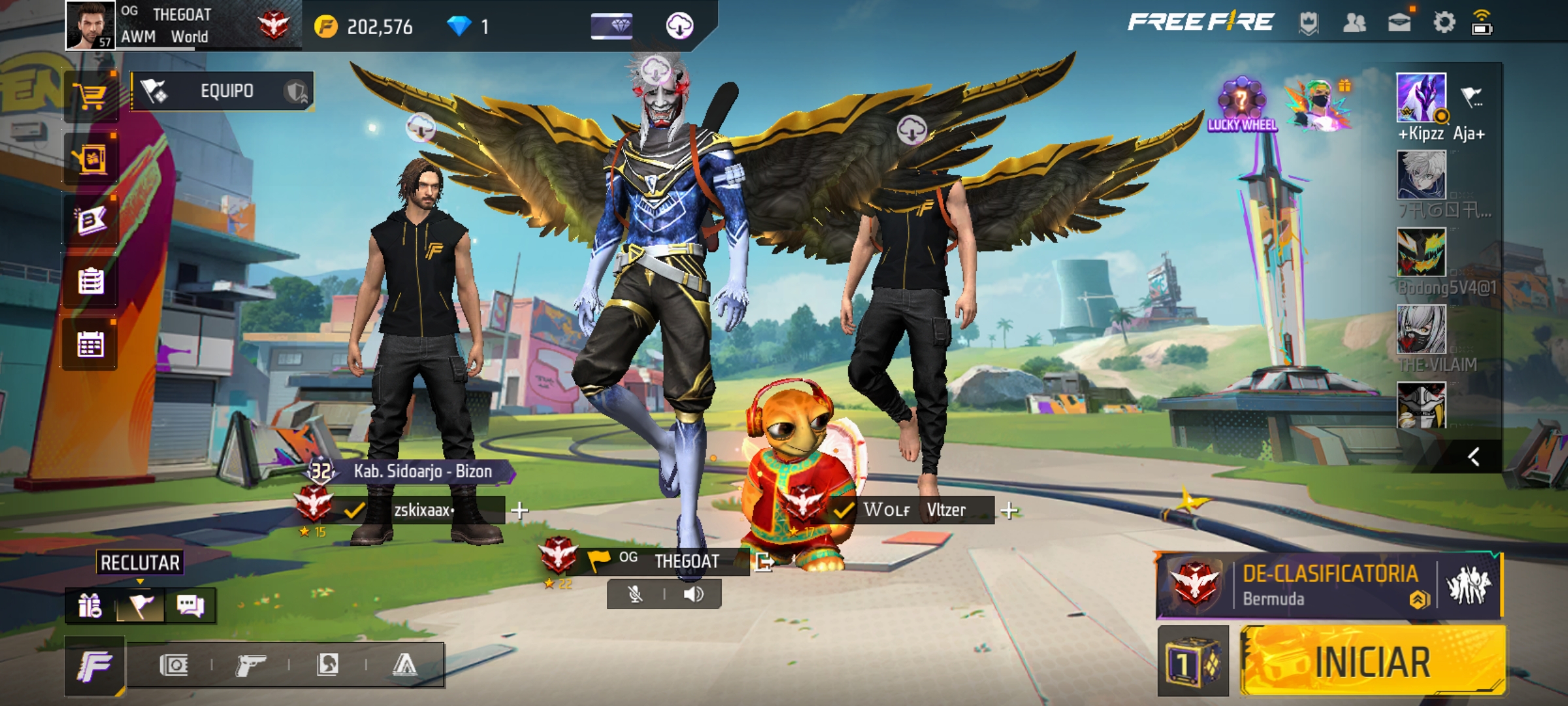
Task: Toggle the microphone mute button
Action: [x=635, y=594]
